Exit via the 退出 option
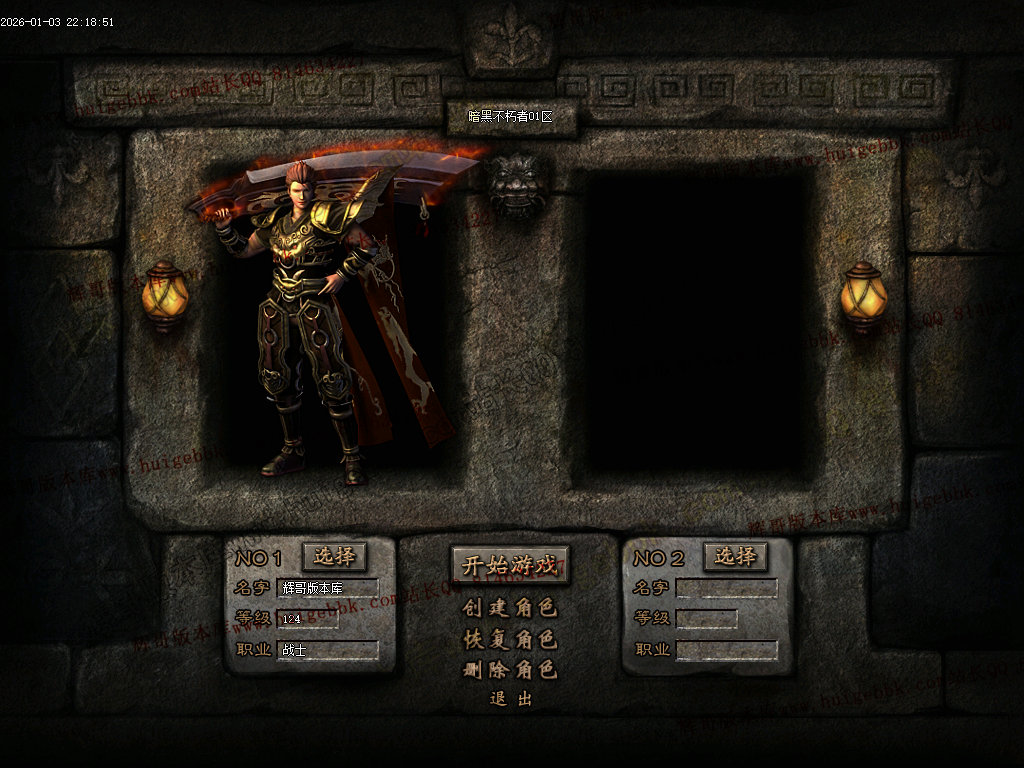Viewport: 1024px width, 768px height. pos(511,699)
